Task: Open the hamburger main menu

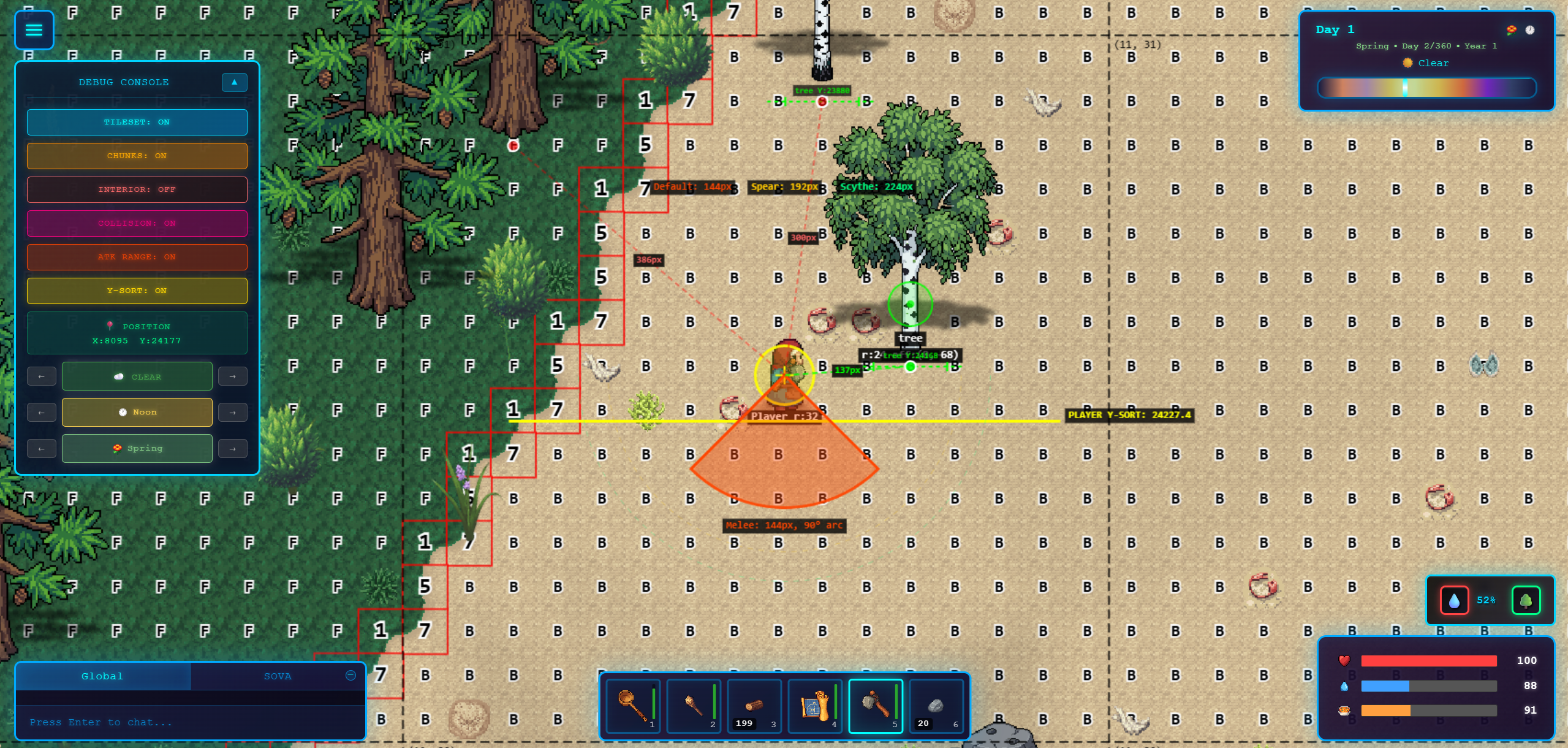Action: coord(34,29)
